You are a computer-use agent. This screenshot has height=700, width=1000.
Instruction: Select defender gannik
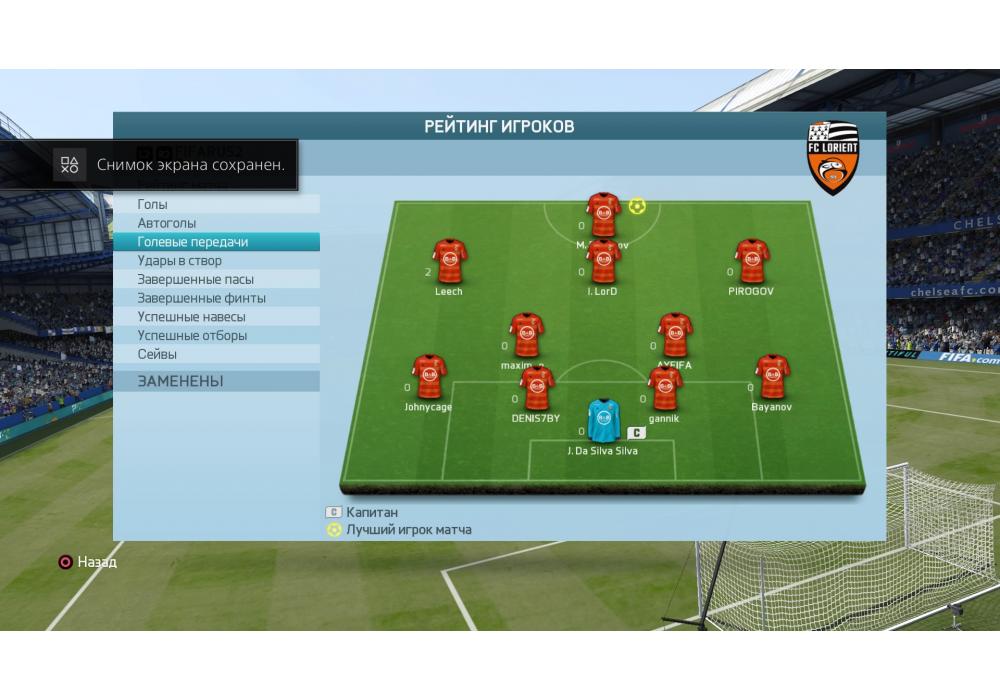665,389
